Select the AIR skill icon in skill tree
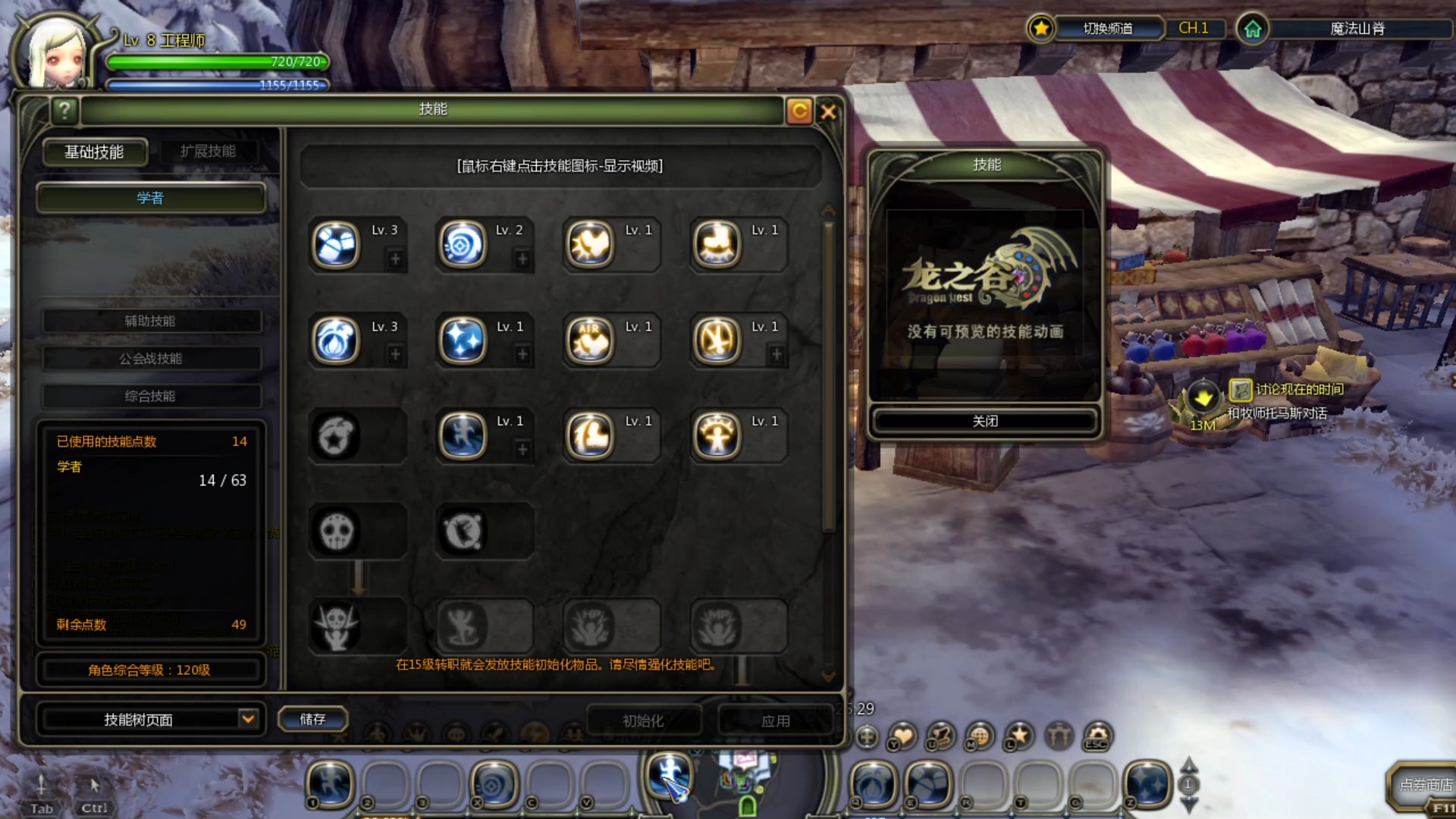This screenshot has height=819, width=1456. click(590, 340)
